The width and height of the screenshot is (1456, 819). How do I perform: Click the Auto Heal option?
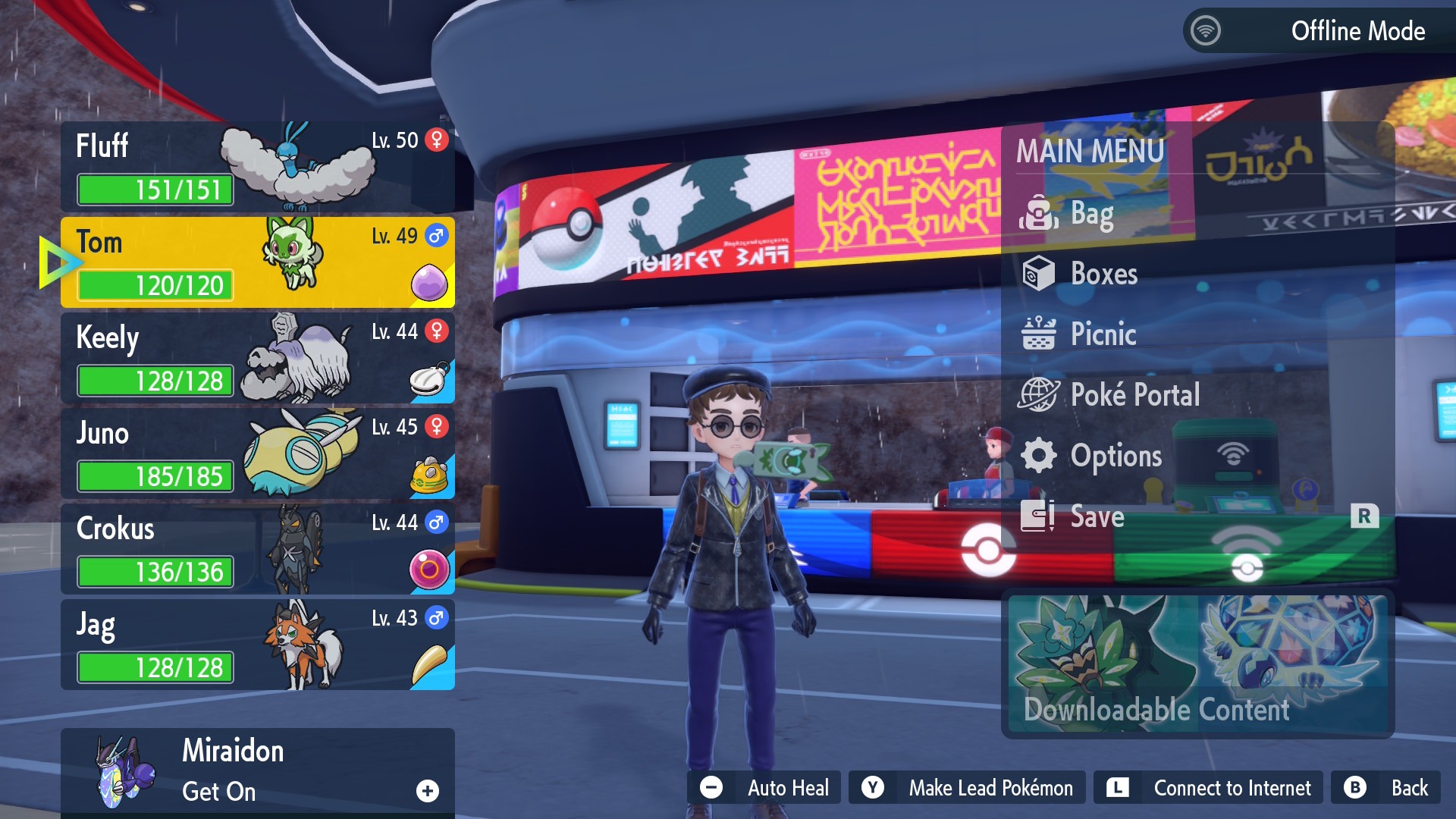click(764, 788)
